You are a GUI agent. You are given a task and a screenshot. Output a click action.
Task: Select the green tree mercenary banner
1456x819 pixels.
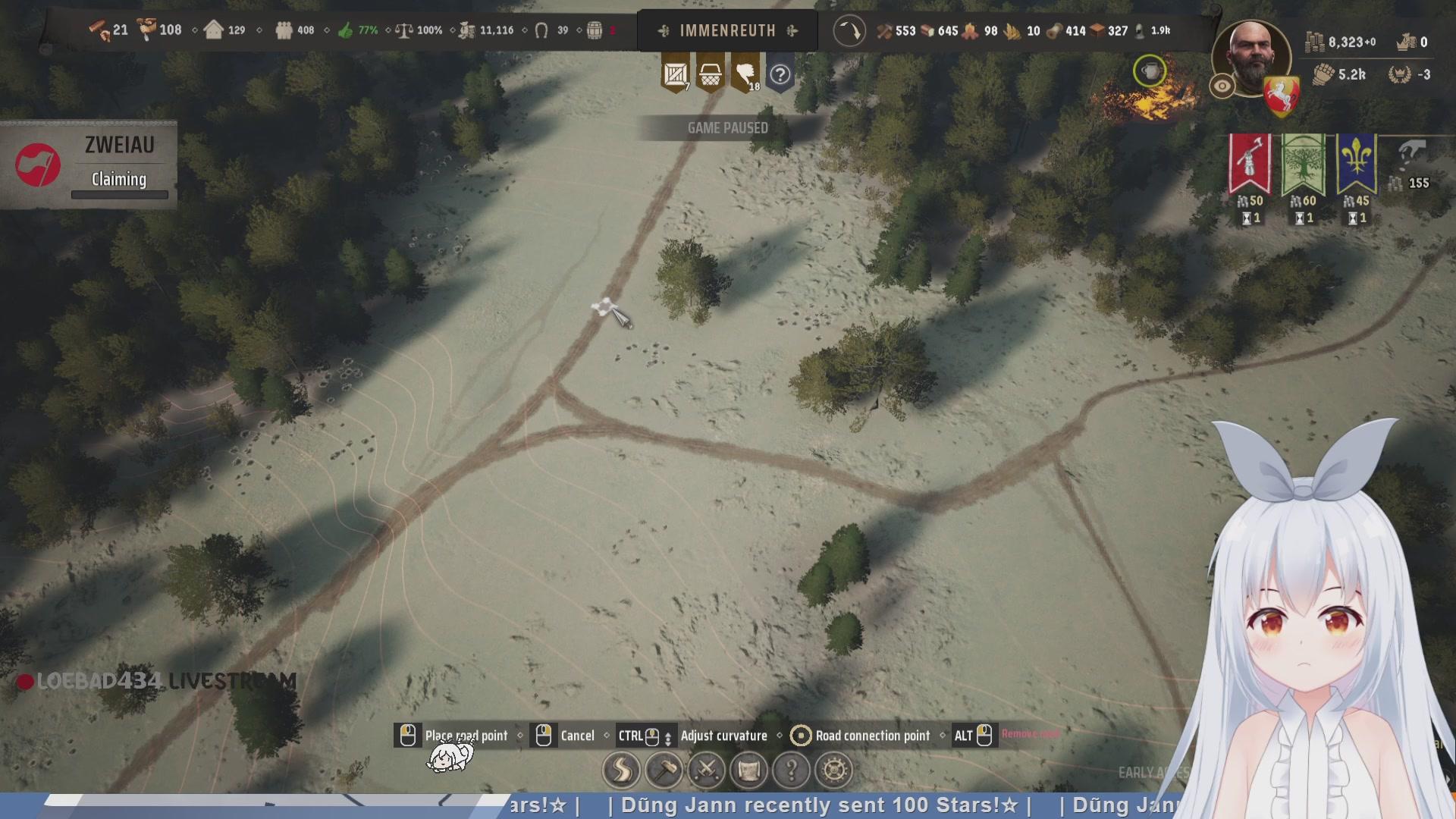pyautogui.click(x=1303, y=163)
